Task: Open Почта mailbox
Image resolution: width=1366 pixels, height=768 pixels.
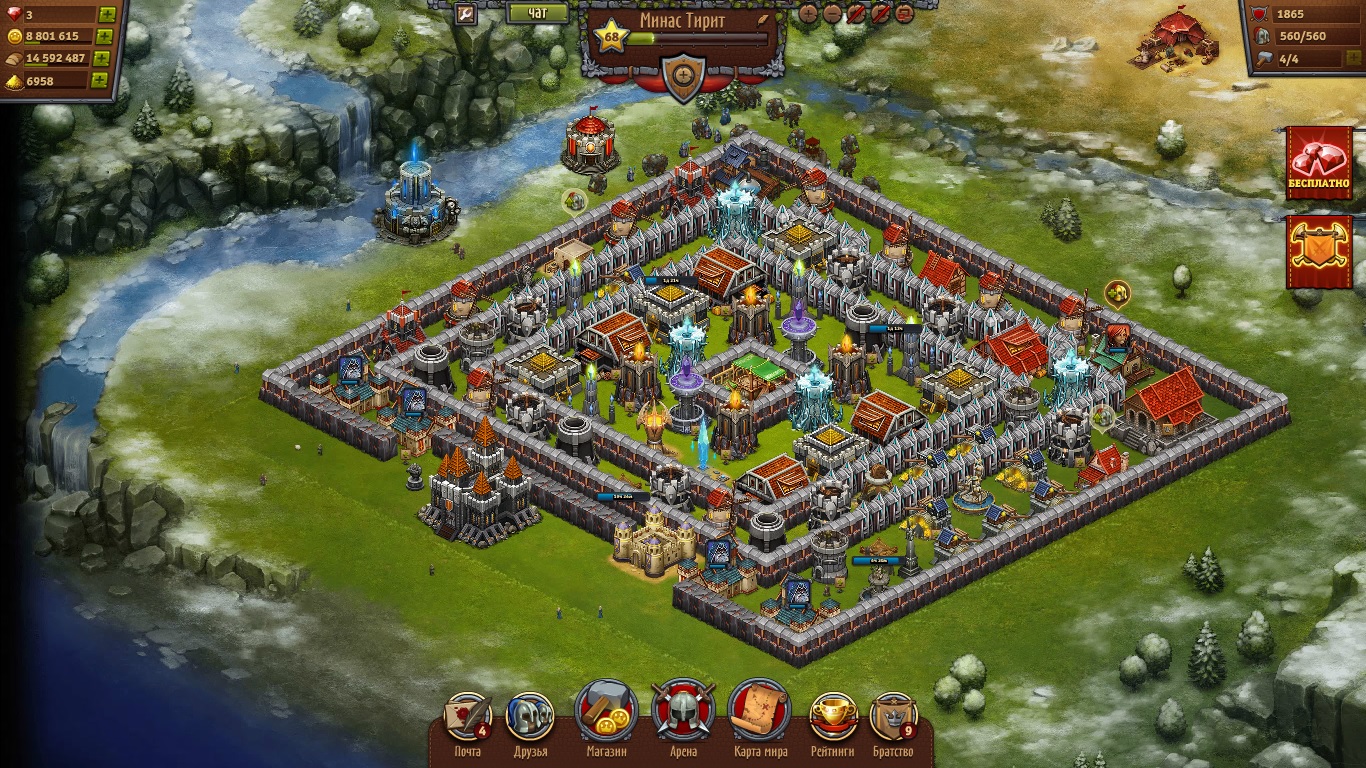Action: [x=467, y=716]
